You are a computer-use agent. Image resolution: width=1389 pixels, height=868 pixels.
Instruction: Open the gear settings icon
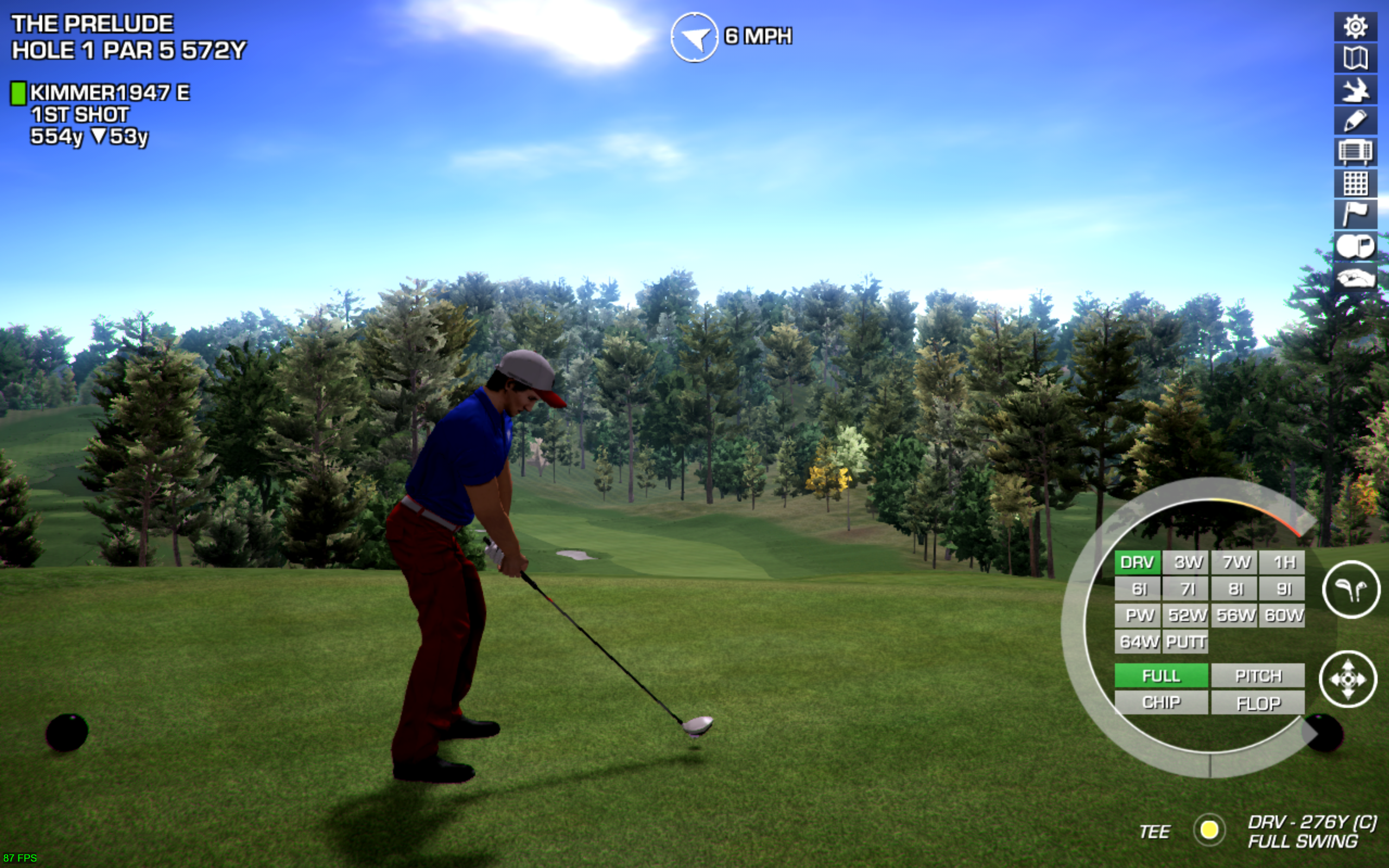[1355, 27]
